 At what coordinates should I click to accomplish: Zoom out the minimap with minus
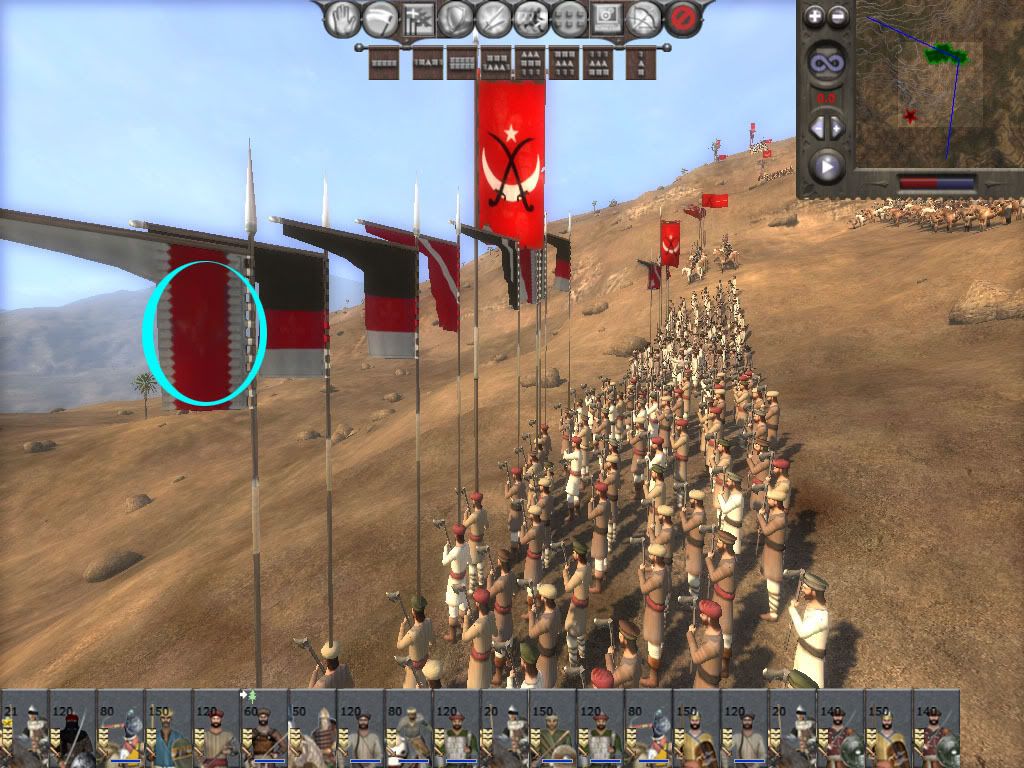coord(839,16)
